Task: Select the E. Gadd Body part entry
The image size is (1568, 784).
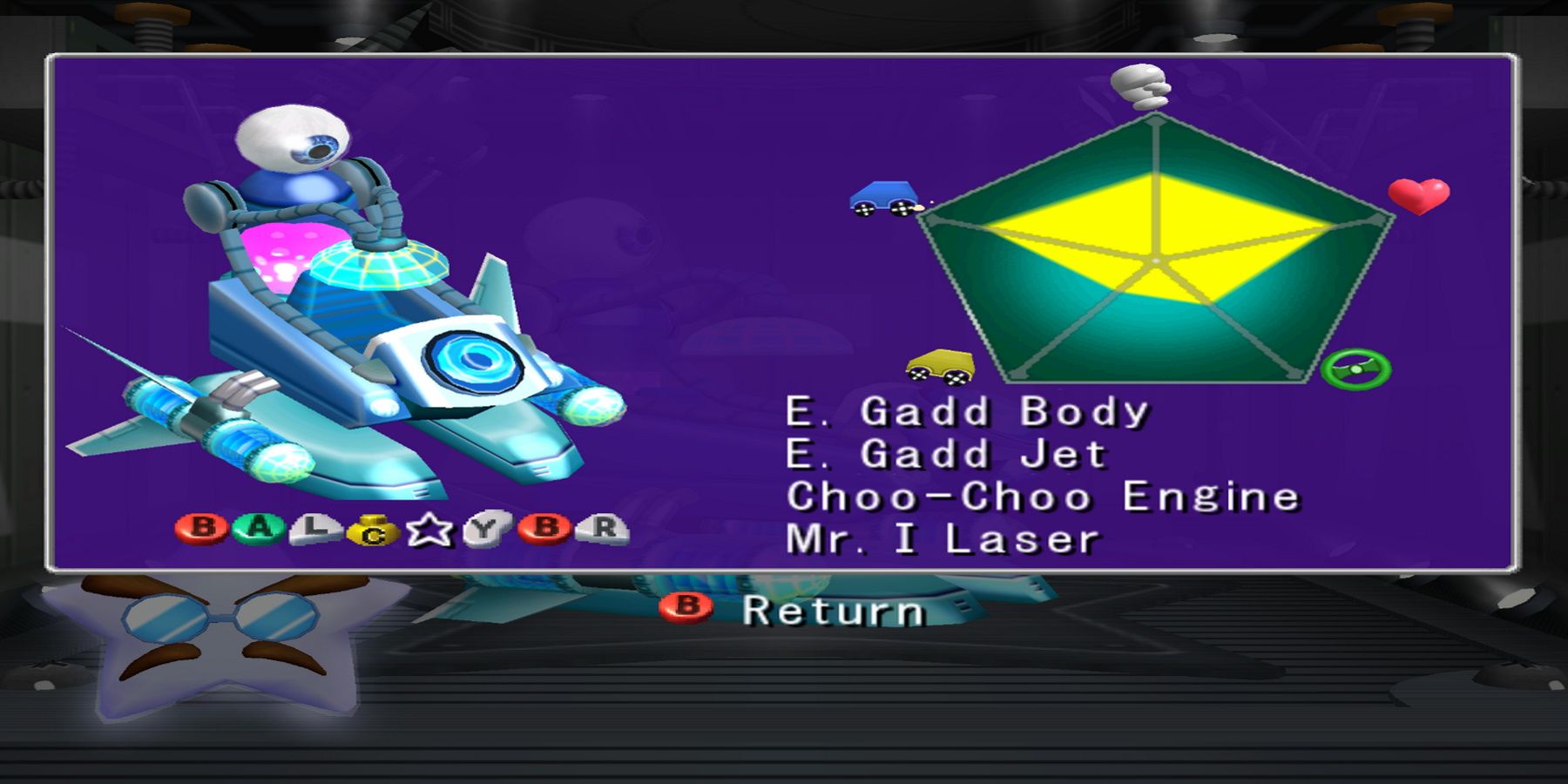Action: tap(967, 414)
